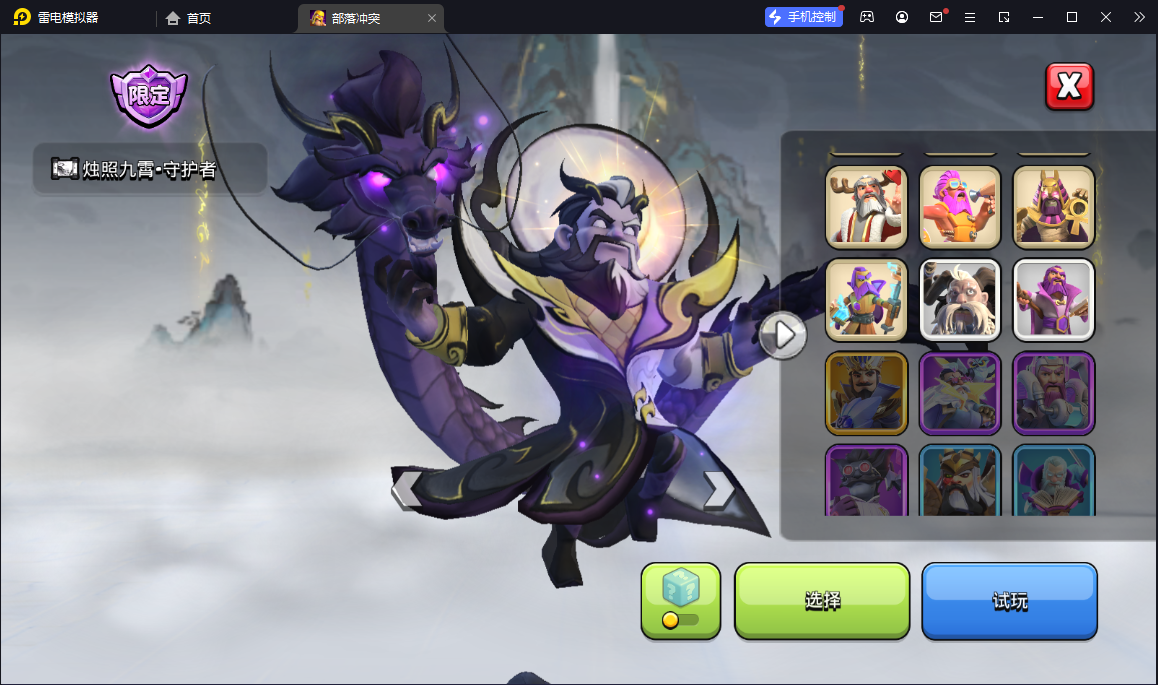Pick the gold-framed blue-robed Warden skin
This screenshot has width=1158, height=685.
point(866,393)
